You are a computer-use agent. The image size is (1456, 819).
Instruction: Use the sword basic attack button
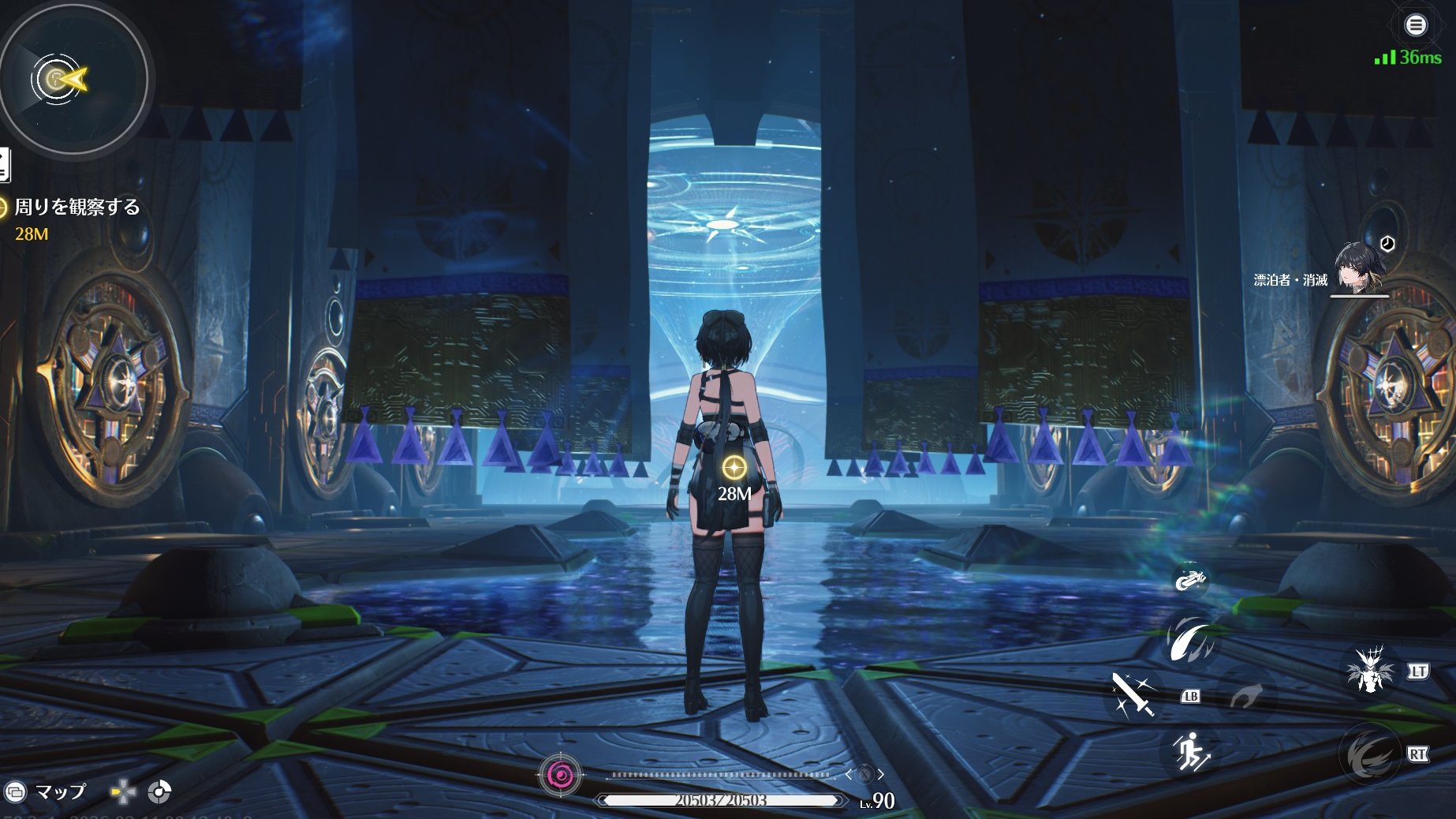click(1133, 694)
